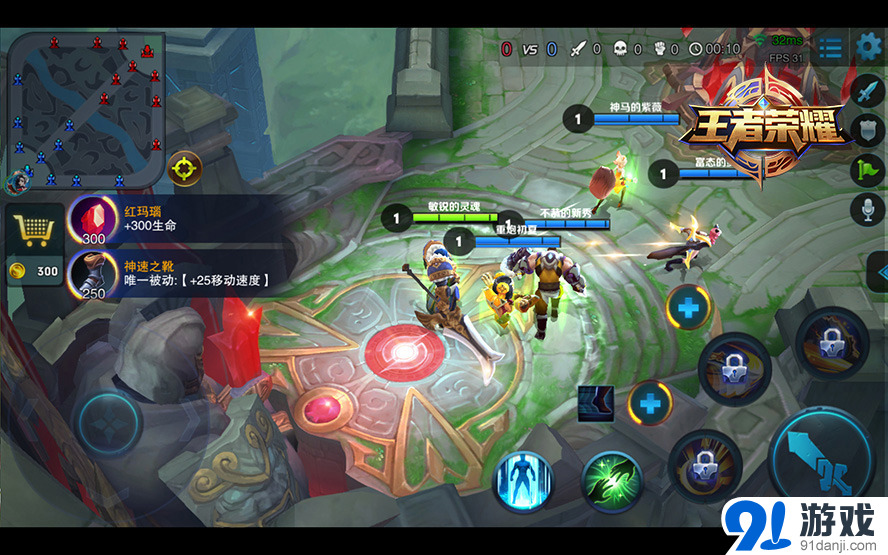Send the green flag rally signal
Viewport: 888px width, 555px height.
(867, 170)
